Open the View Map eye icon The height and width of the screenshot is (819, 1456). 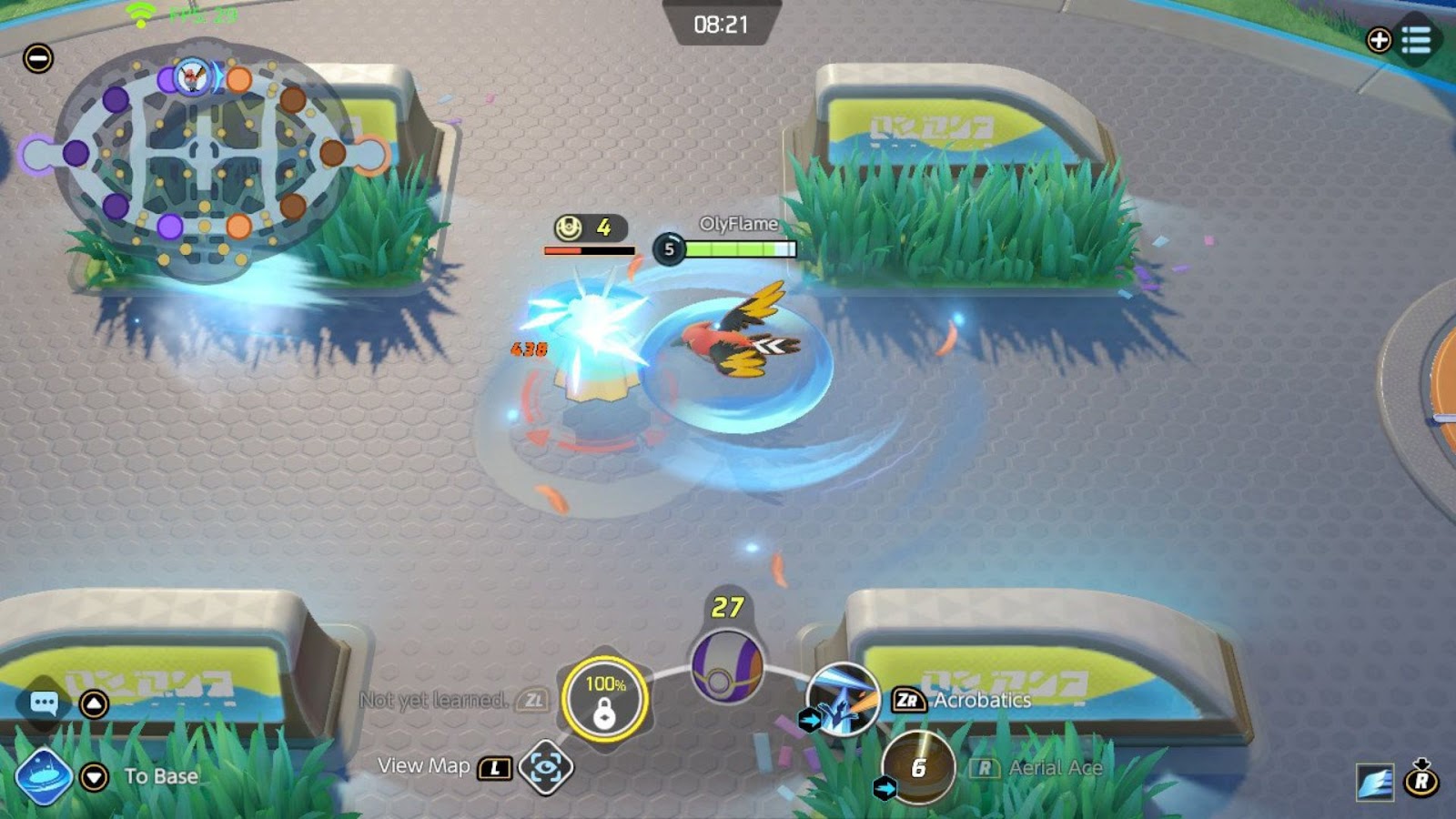[545, 768]
